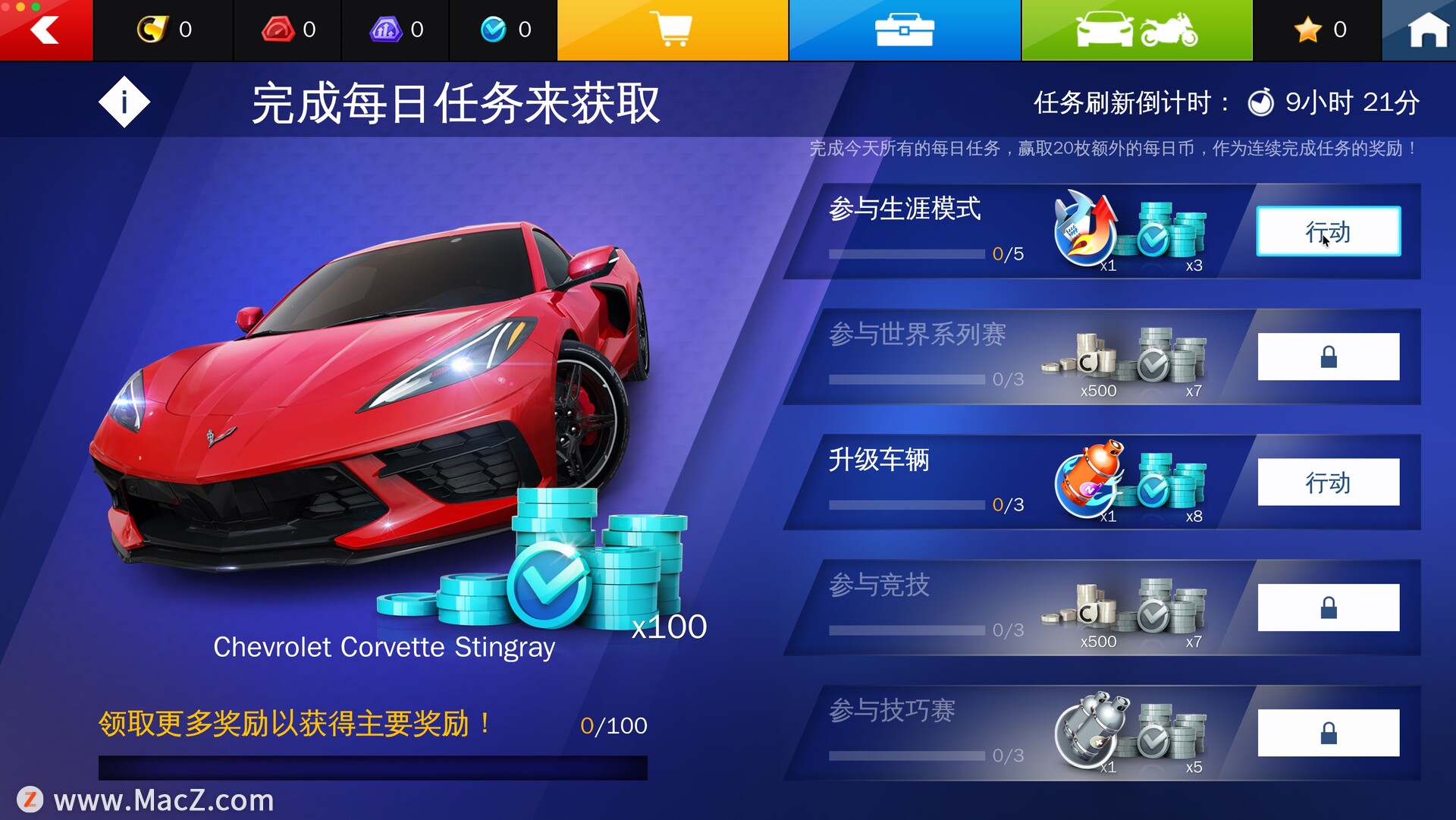Show daily task info via diamond icon
The height and width of the screenshot is (820, 1456).
[124, 102]
